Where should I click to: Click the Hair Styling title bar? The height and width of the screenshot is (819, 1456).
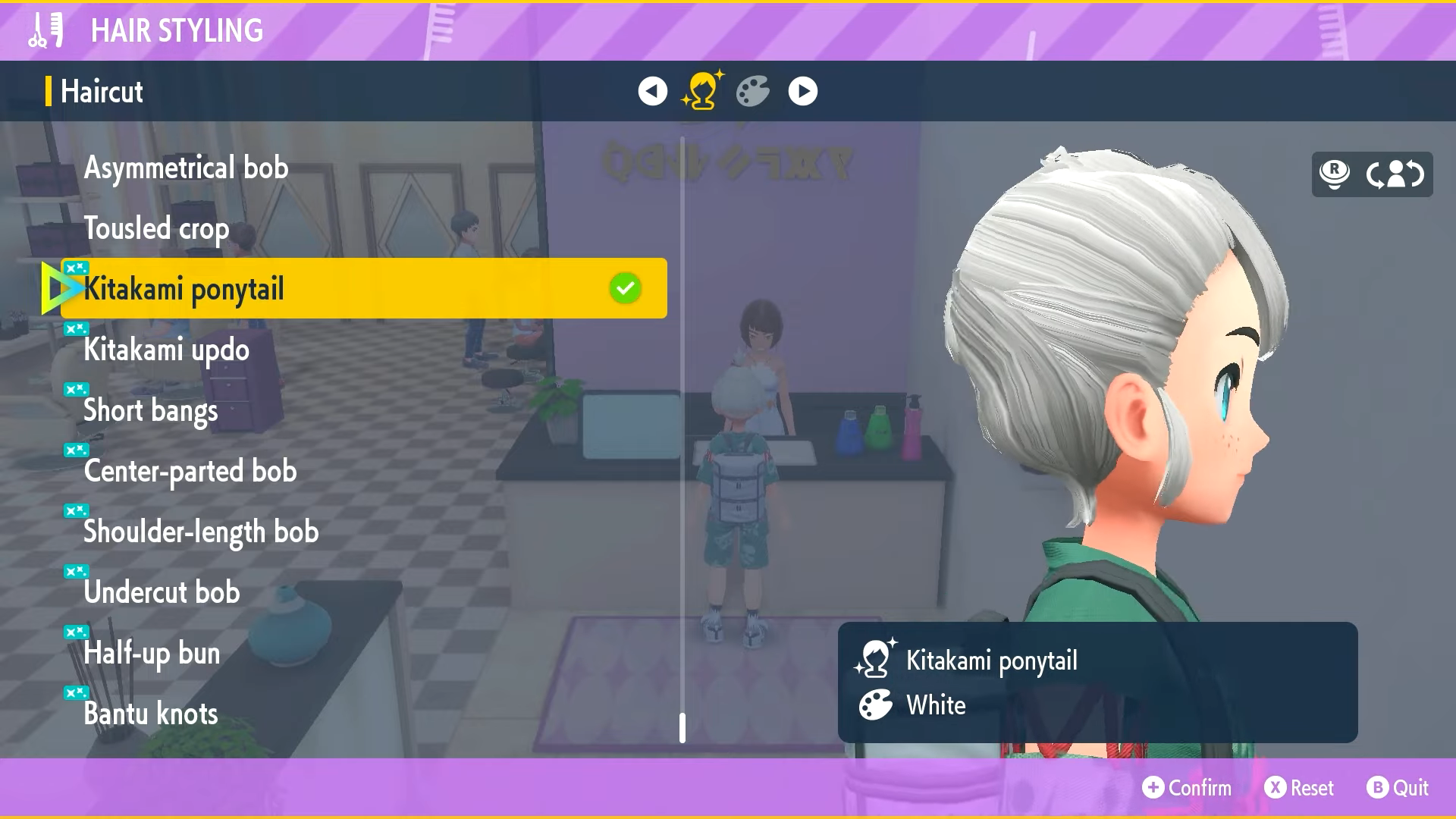point(177,30)
